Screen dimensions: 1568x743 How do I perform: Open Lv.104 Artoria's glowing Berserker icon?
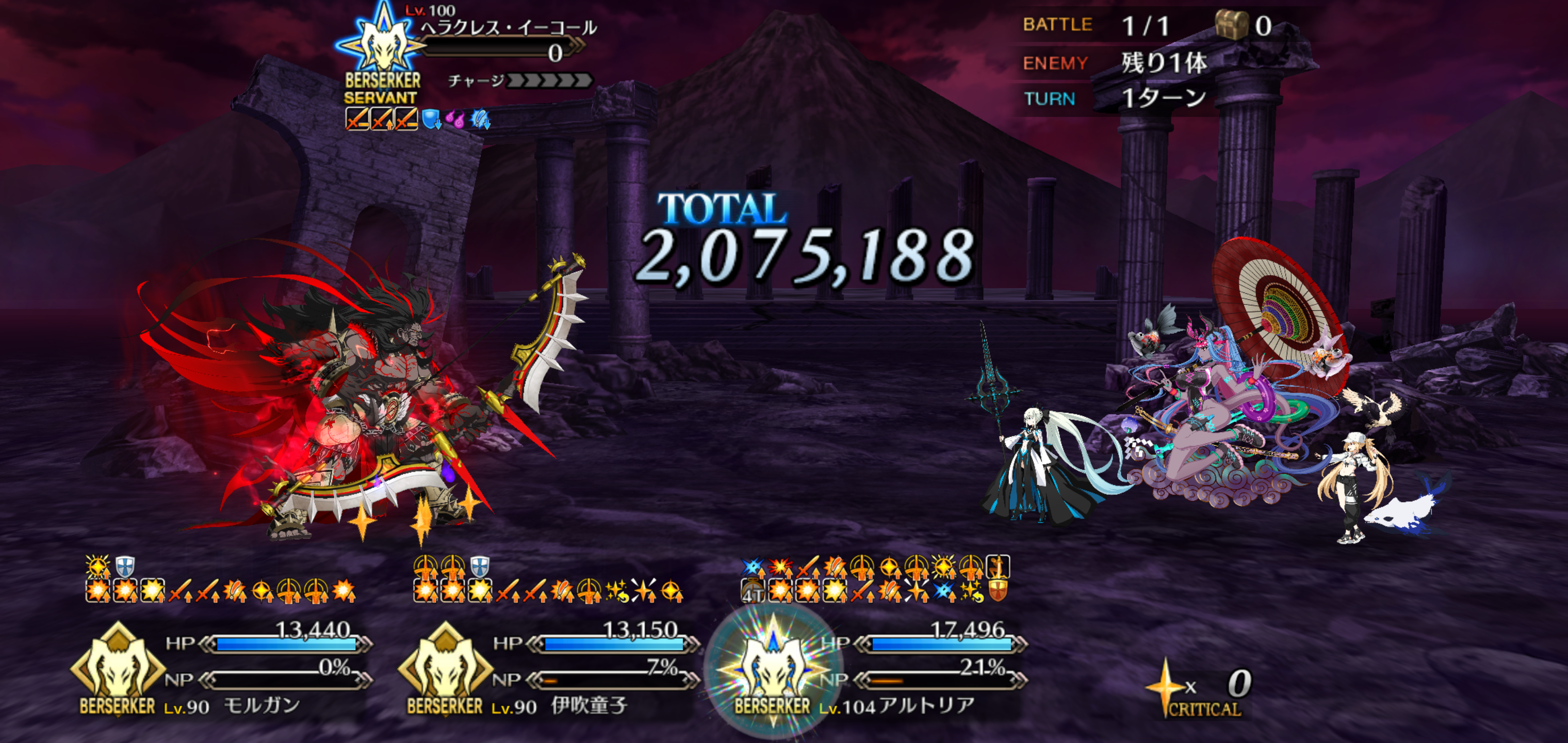click(772, 669)
